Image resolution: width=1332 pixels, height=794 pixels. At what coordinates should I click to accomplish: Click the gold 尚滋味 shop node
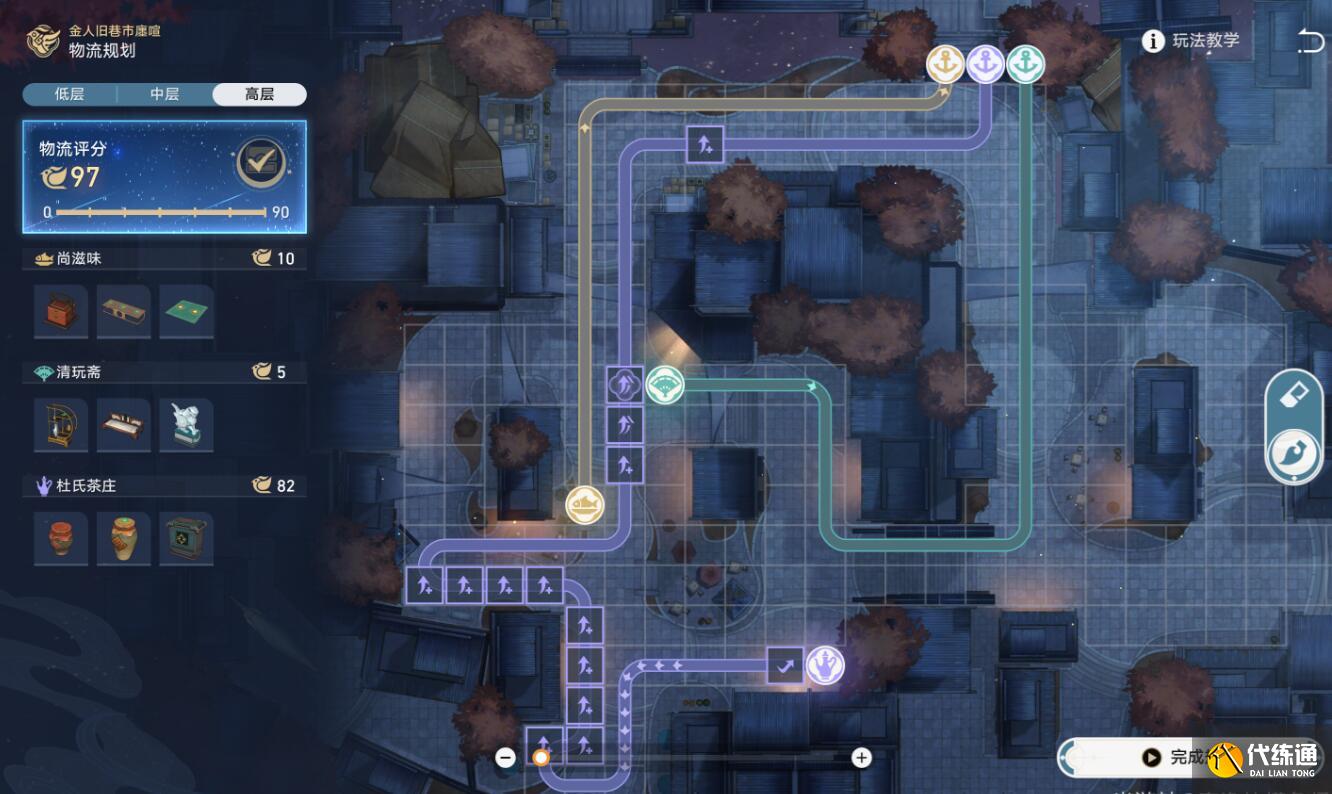click(x=585, y=505)
